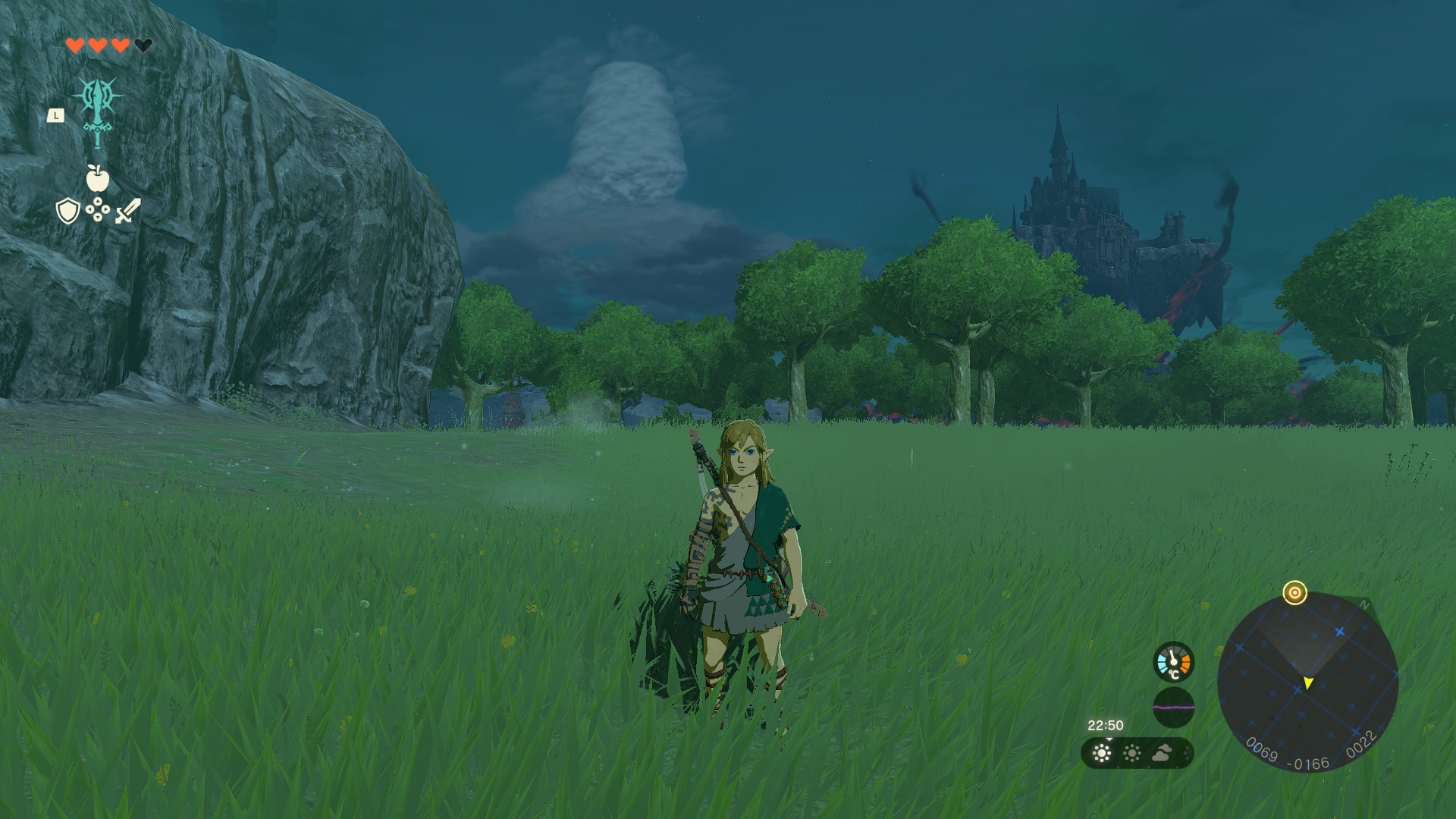Image resolution: width=1456 pixels, height=819 pixels.
Task: Click the temperature gauge dial
Action: click(1173, 662)
